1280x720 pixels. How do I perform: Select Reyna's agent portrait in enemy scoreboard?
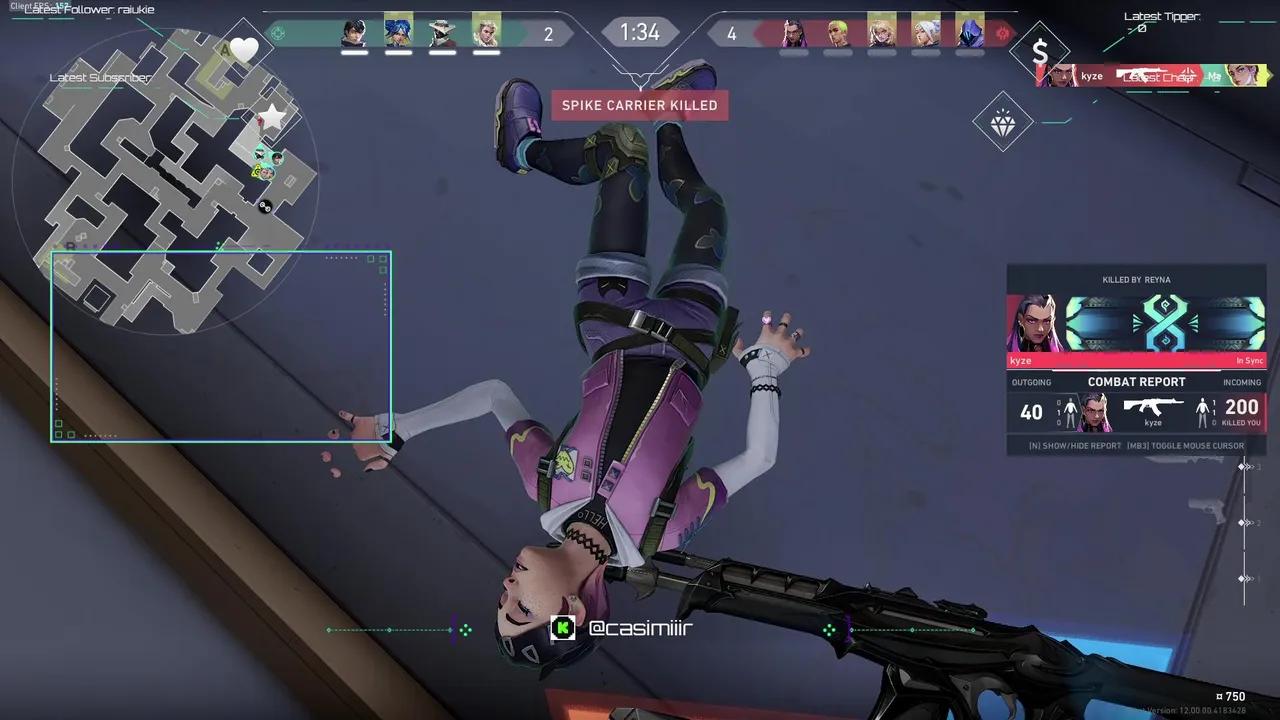tap(790, 33)
